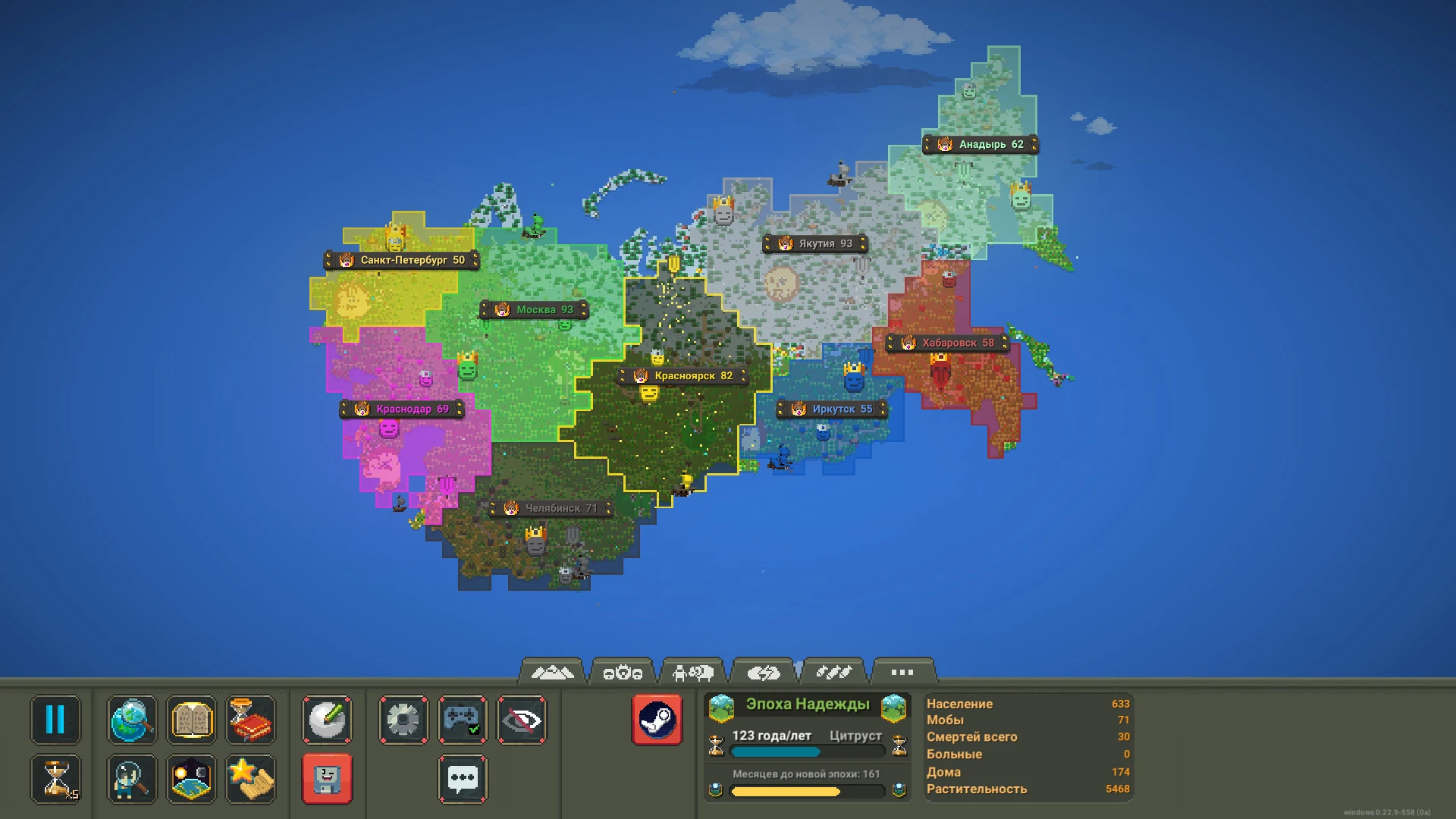1456x819 pixels.
Task: Open the lightning powers tab
Action: (765, 672)
